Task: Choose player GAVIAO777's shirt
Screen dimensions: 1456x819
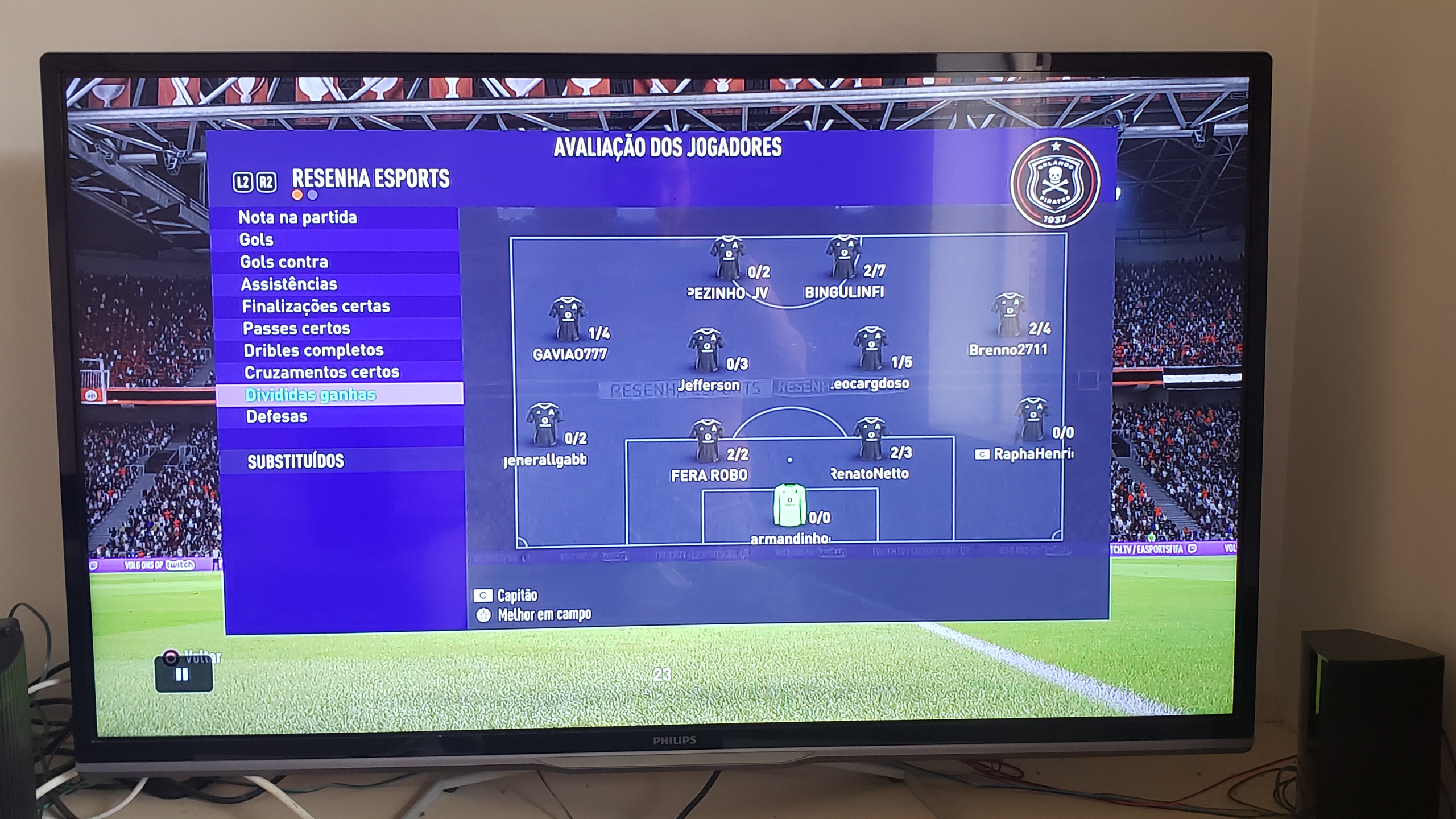Action: 567,318
